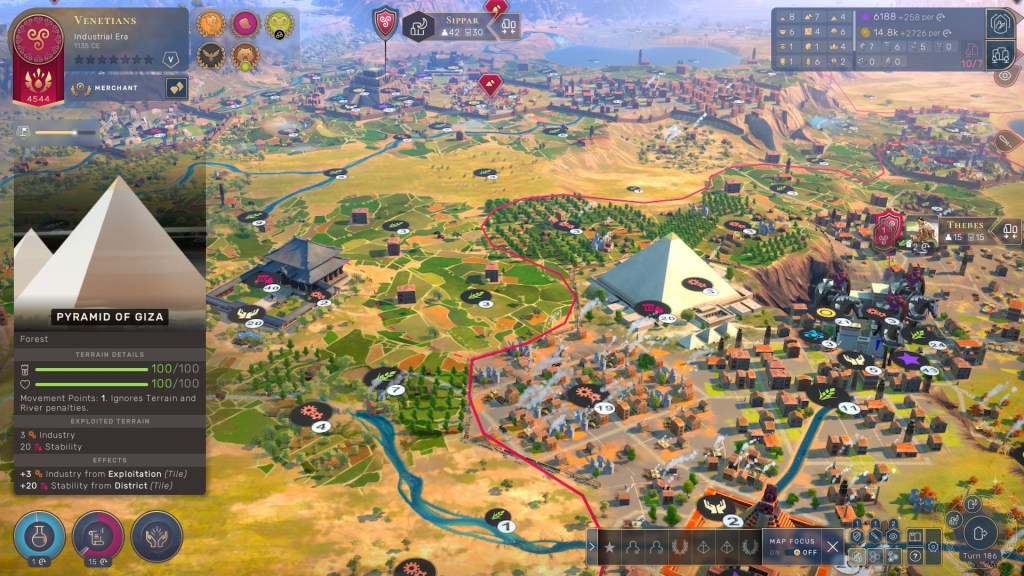Viewport: 1024px width, 576px height.
Task: Select the star map filter
Action: pyautogui.click(x=609, y=547)
